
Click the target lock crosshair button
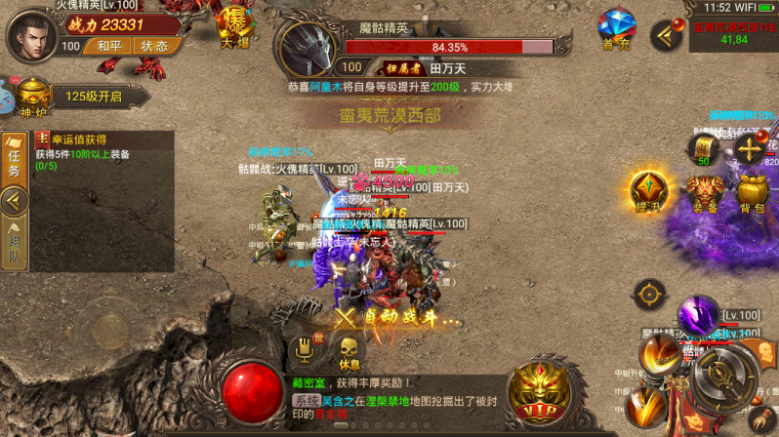[650, 294]
